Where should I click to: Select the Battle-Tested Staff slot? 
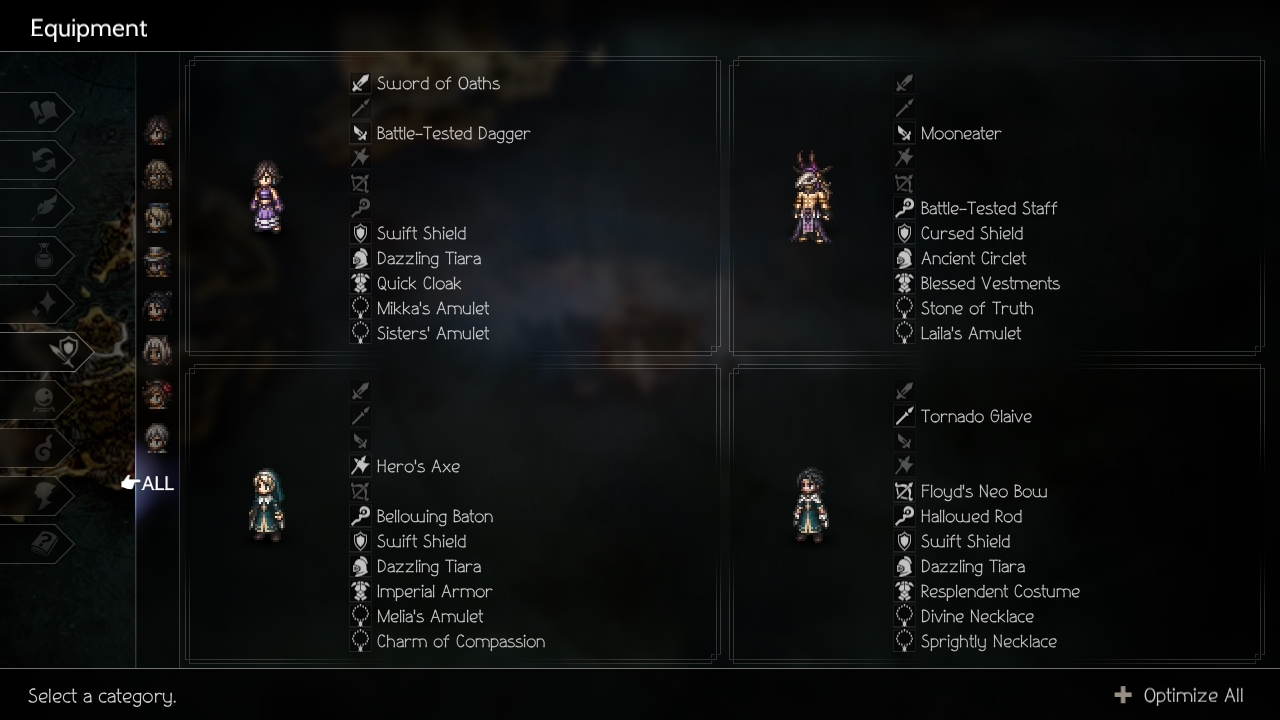[x=988, y=209]
